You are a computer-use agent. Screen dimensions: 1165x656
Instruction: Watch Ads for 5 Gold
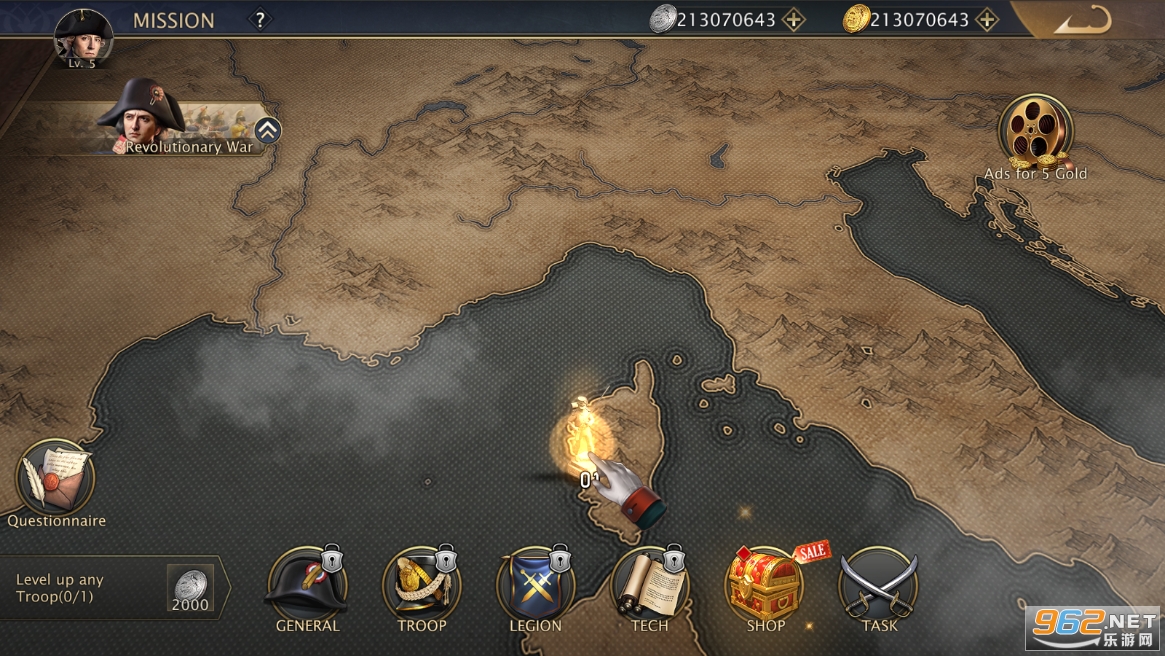pos(1035,134)
